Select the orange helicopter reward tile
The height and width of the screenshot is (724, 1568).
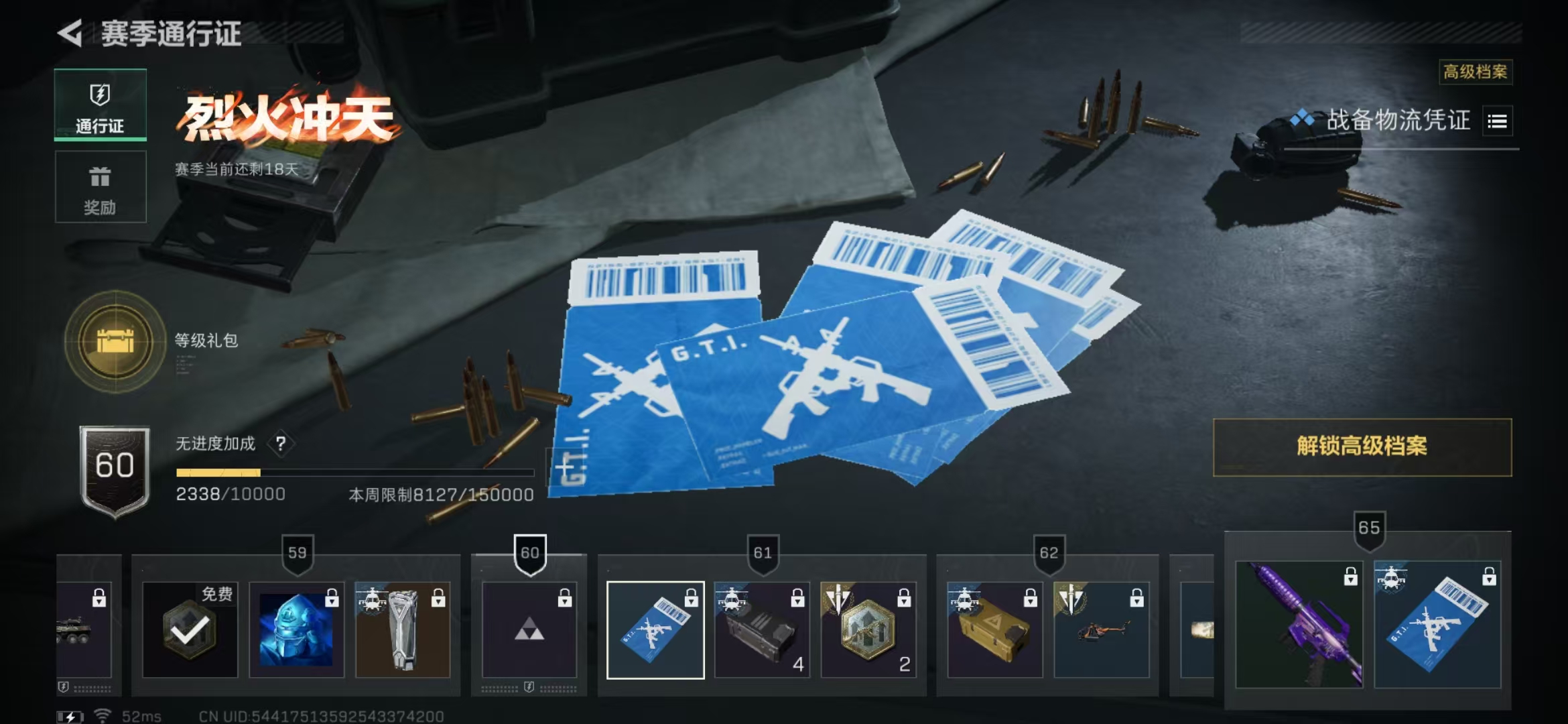pyautogui.click(x=1101, y=629)
